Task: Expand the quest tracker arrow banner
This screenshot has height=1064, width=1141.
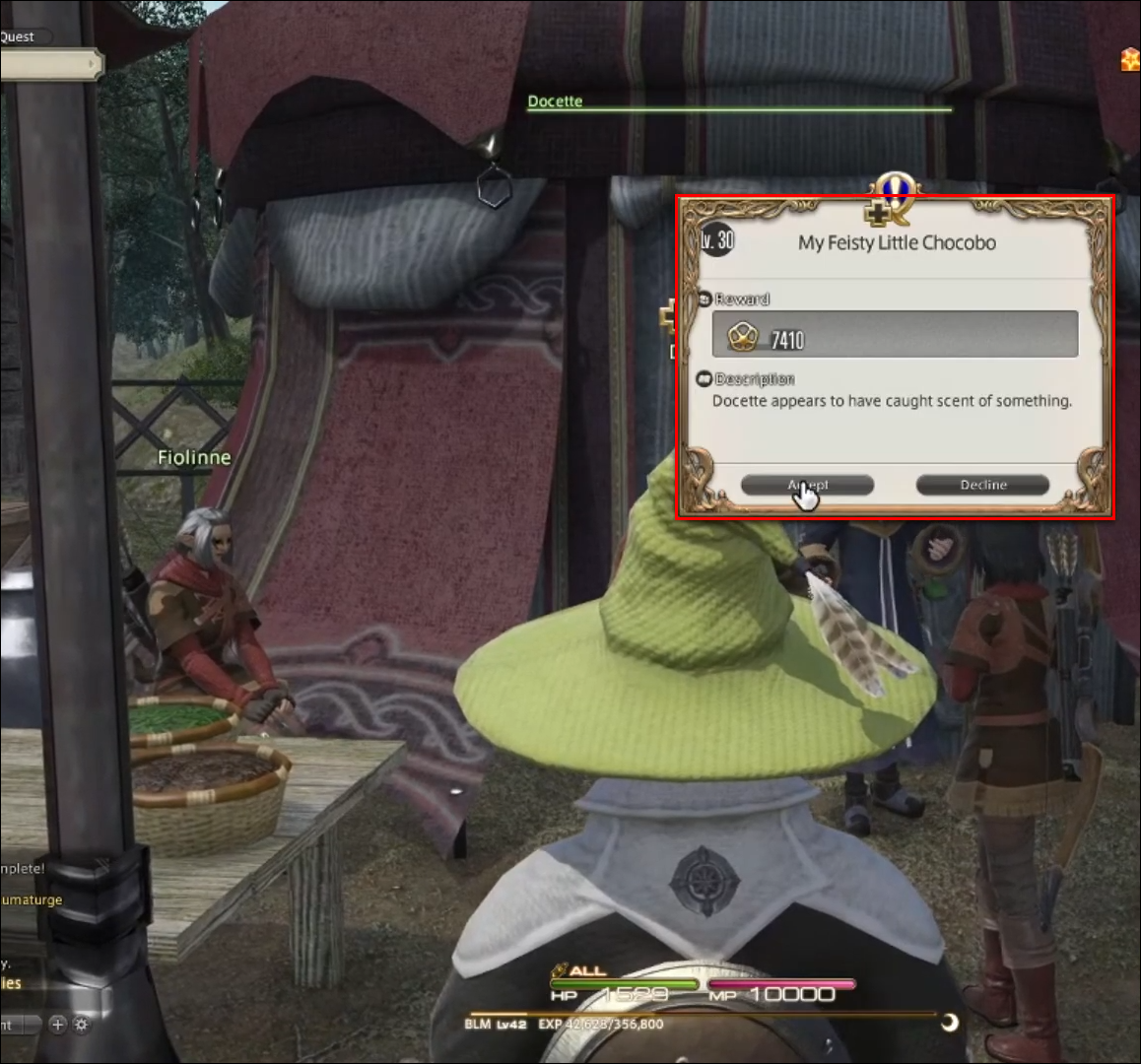Action: 51,65
